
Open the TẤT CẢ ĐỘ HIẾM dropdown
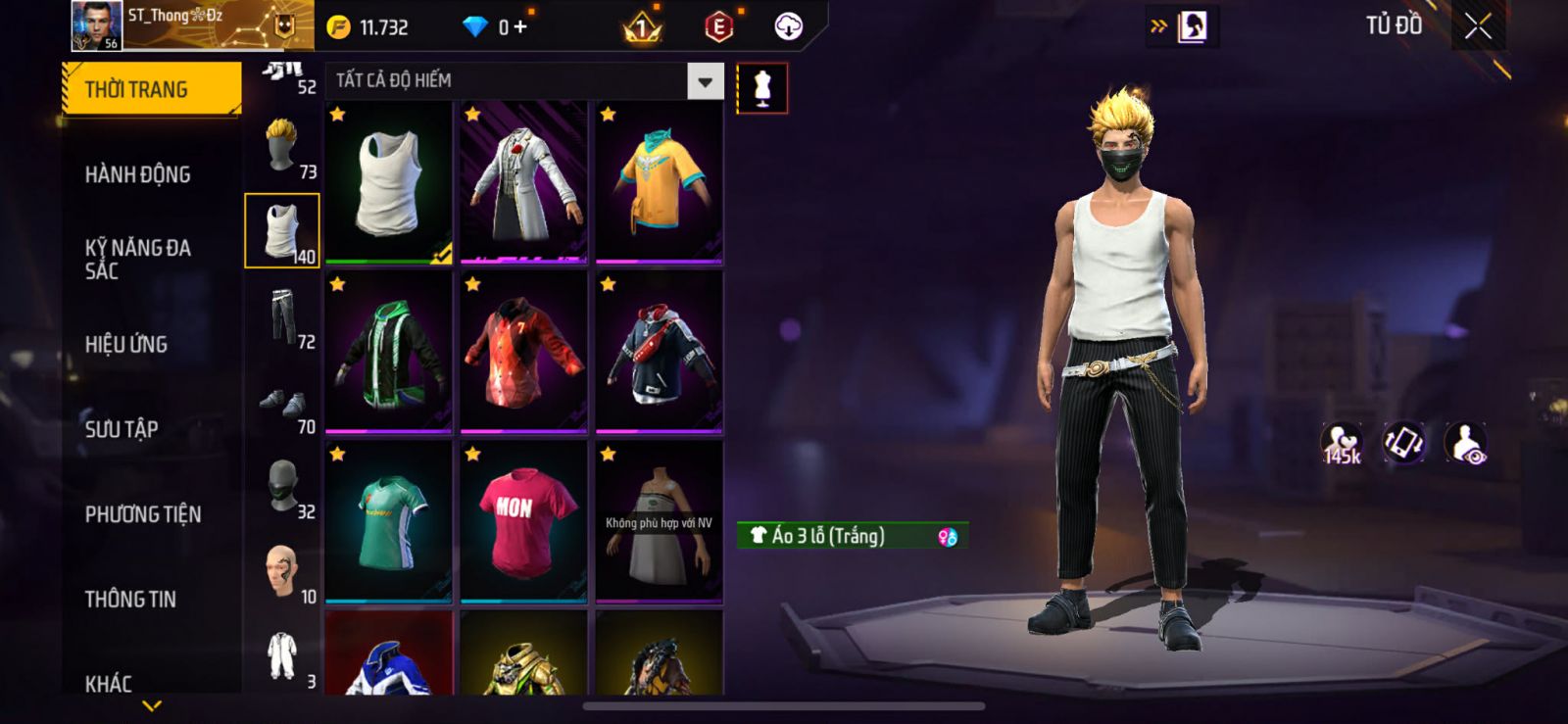(704, 81)
